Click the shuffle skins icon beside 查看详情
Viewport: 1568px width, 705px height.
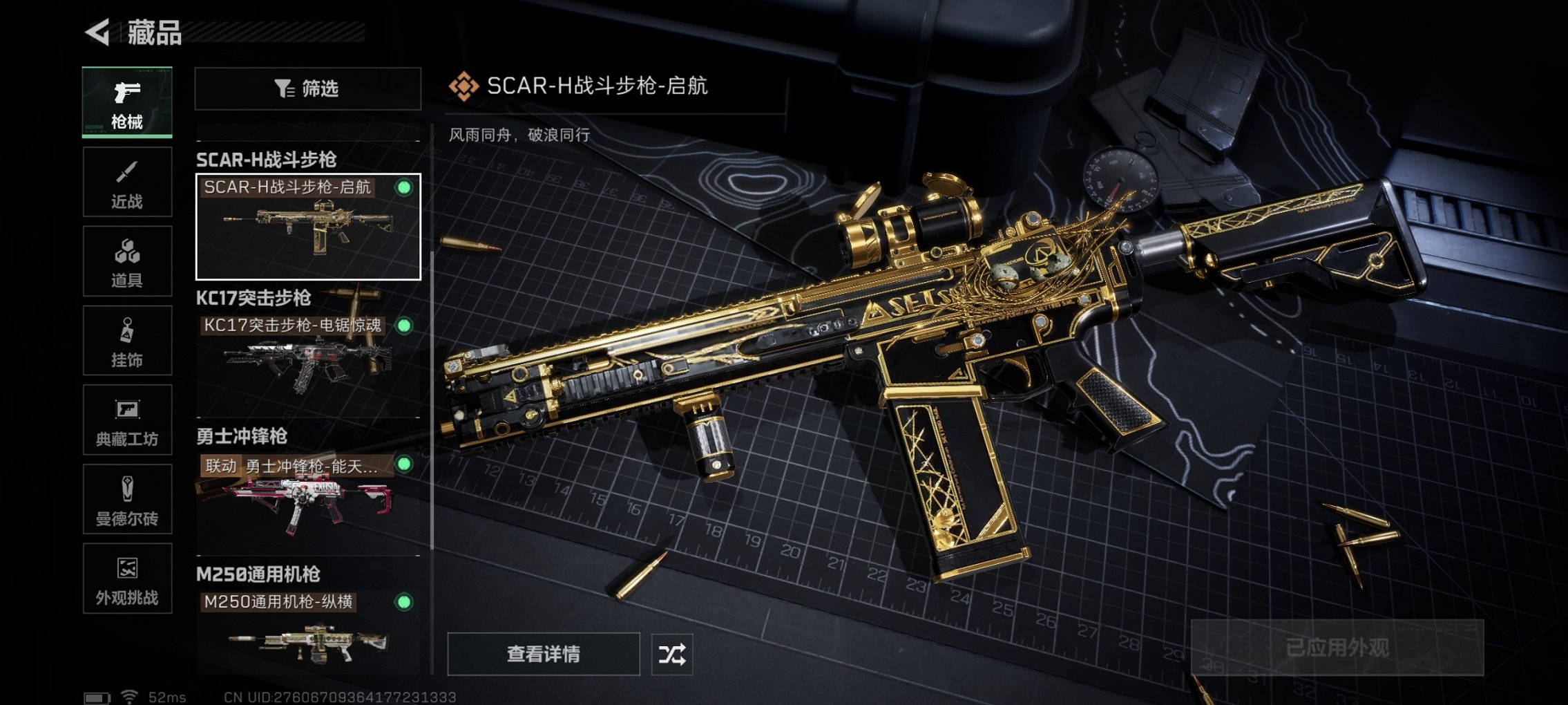[x=673, y=652]
